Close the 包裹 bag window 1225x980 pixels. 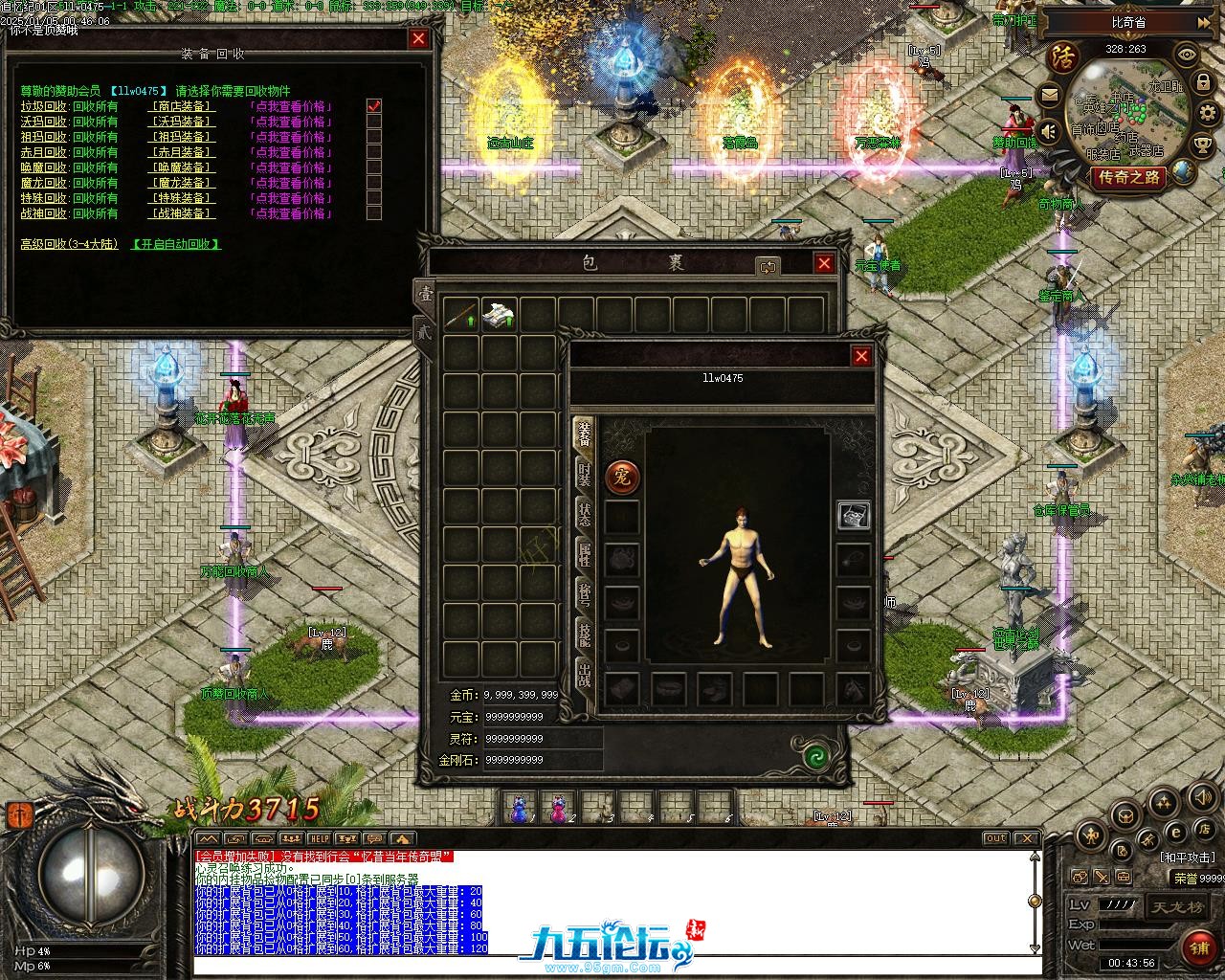coord(824,263)
